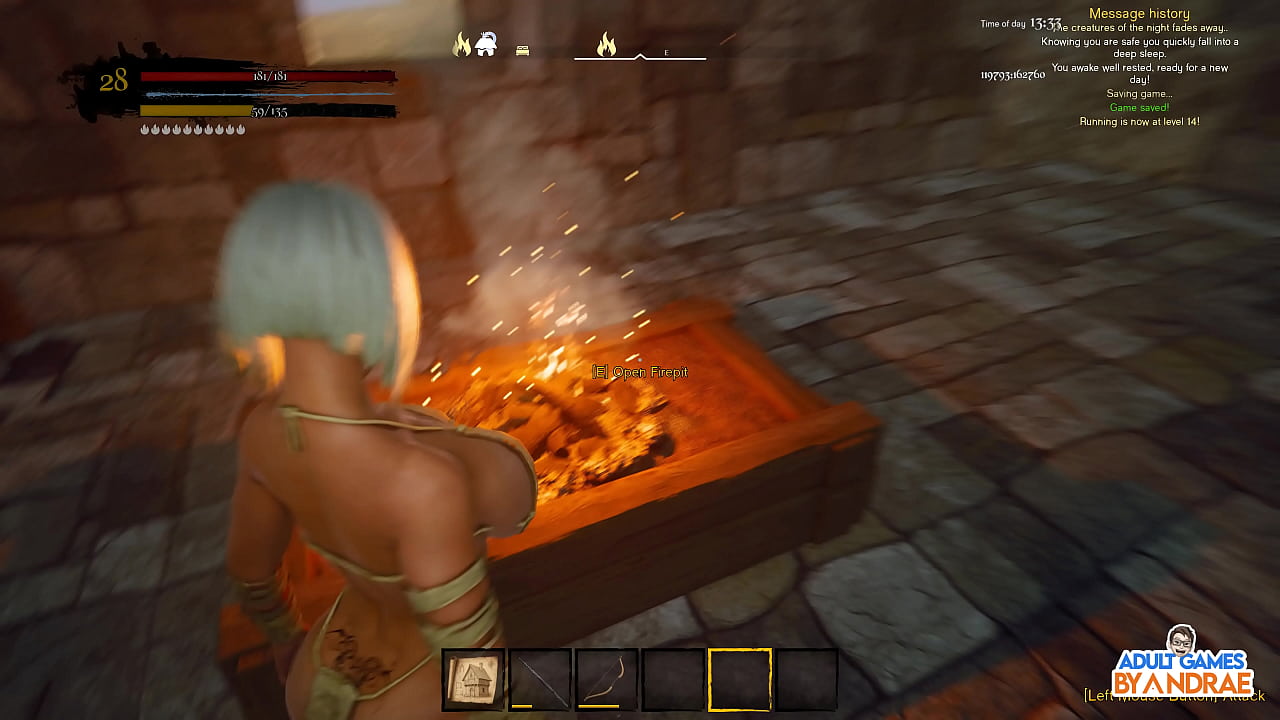Select the flame buff icon near the top center

[x=461, y=45]
